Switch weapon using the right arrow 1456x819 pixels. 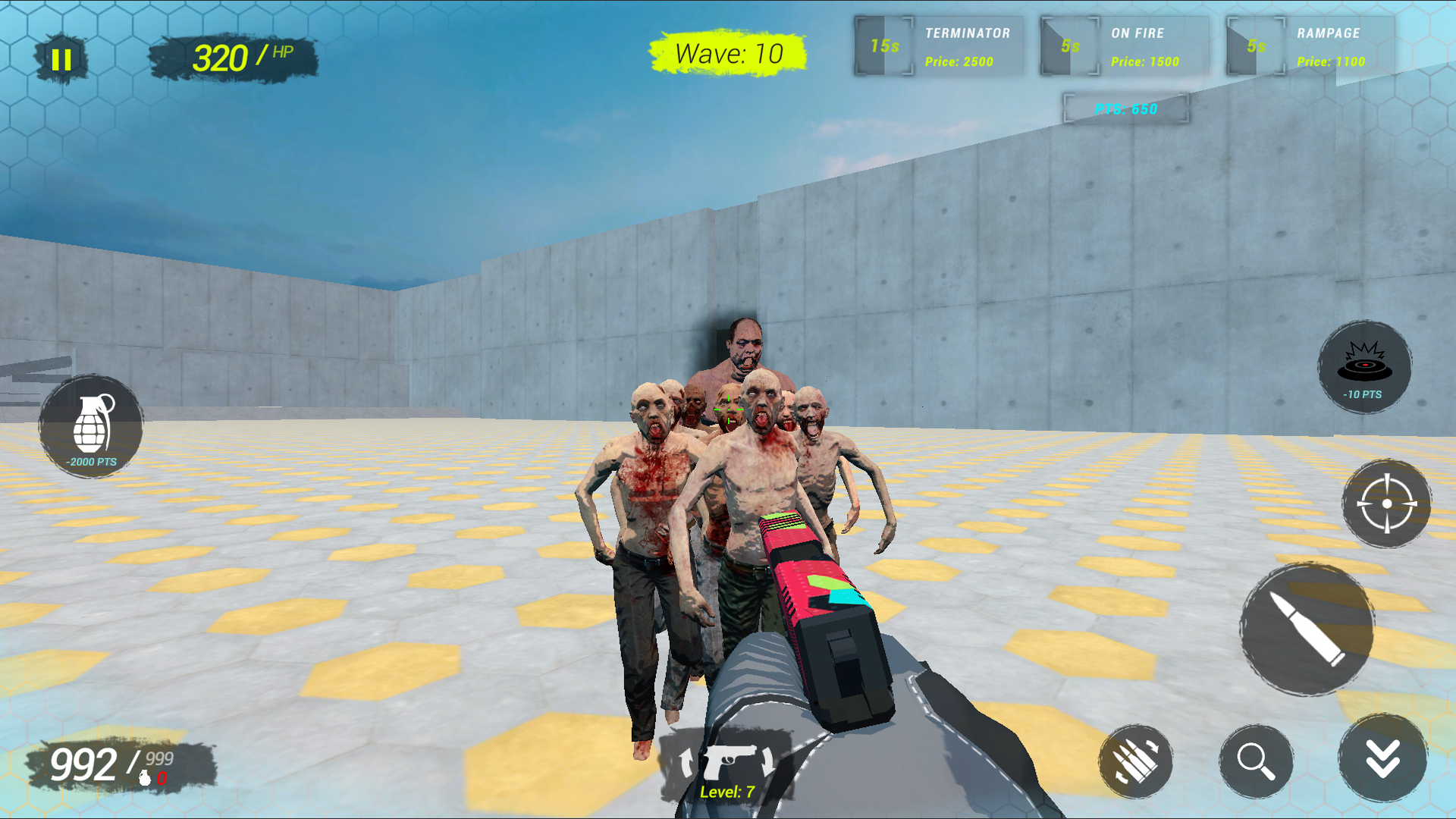(768, 762)
